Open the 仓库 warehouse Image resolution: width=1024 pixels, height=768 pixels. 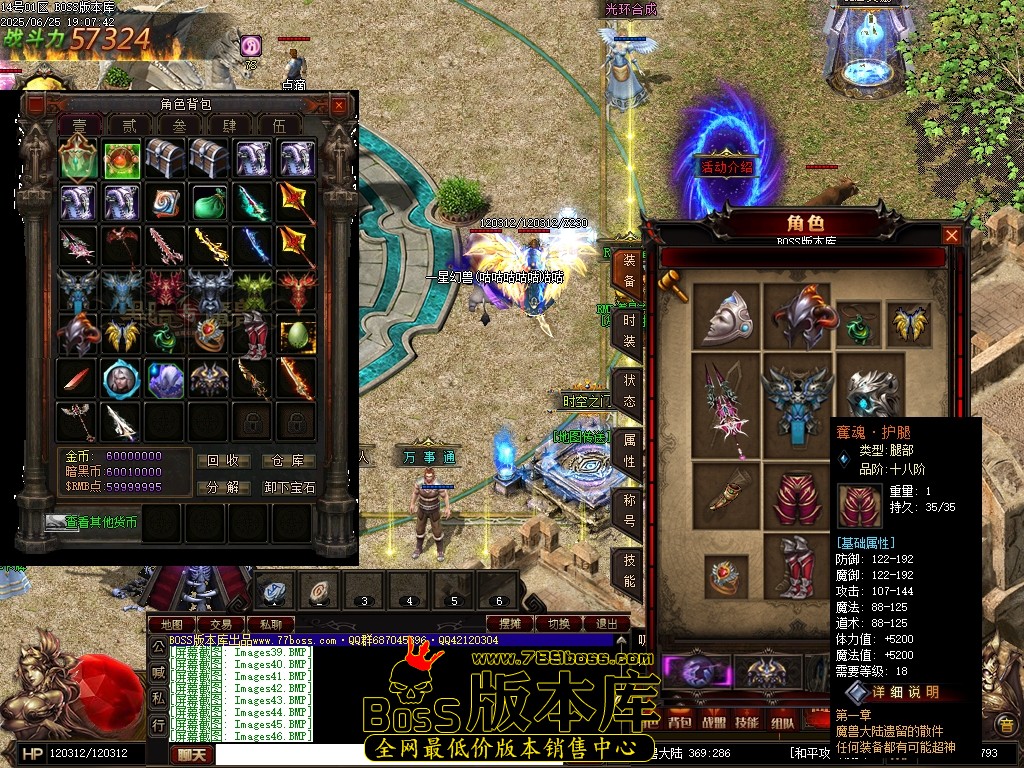pos(289,461)
